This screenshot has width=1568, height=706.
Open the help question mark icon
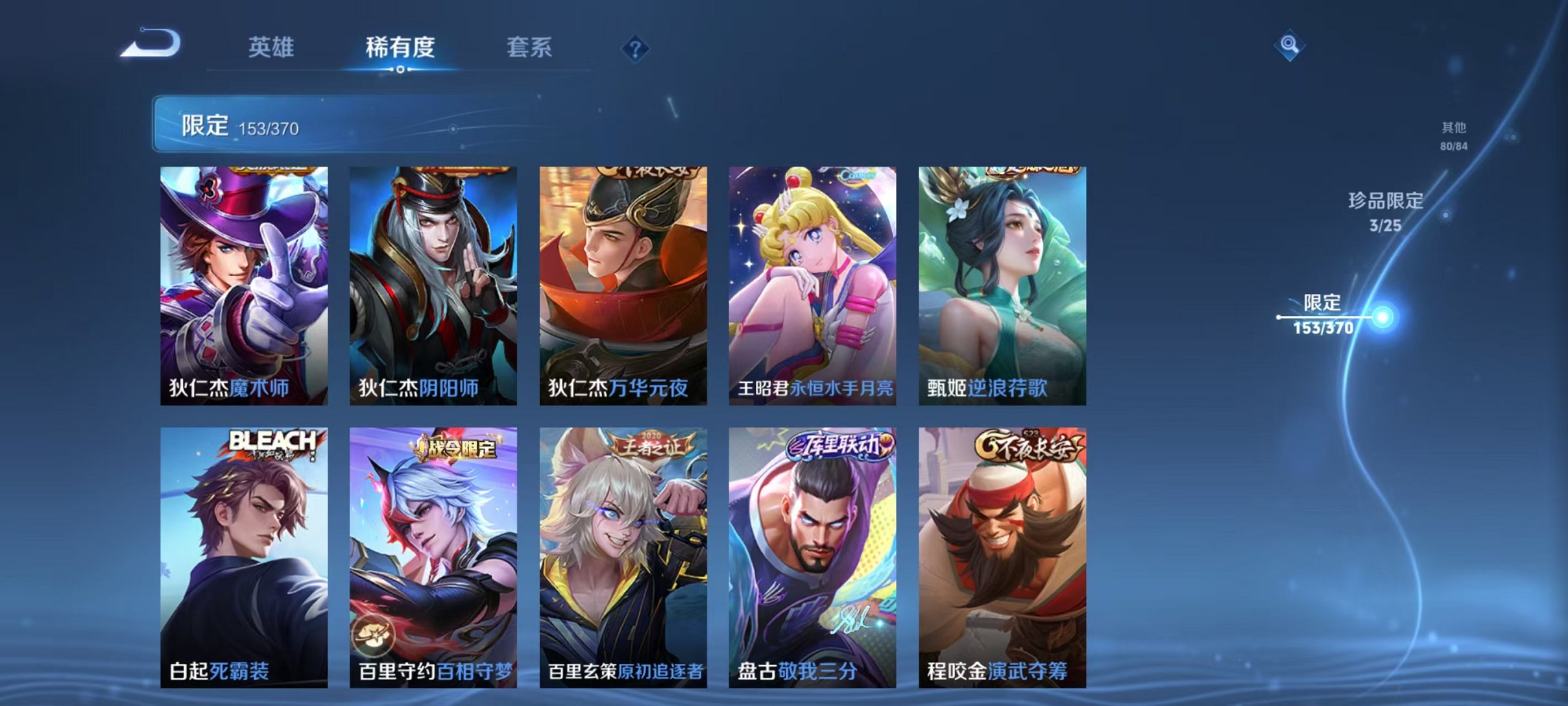coord(636,49)
